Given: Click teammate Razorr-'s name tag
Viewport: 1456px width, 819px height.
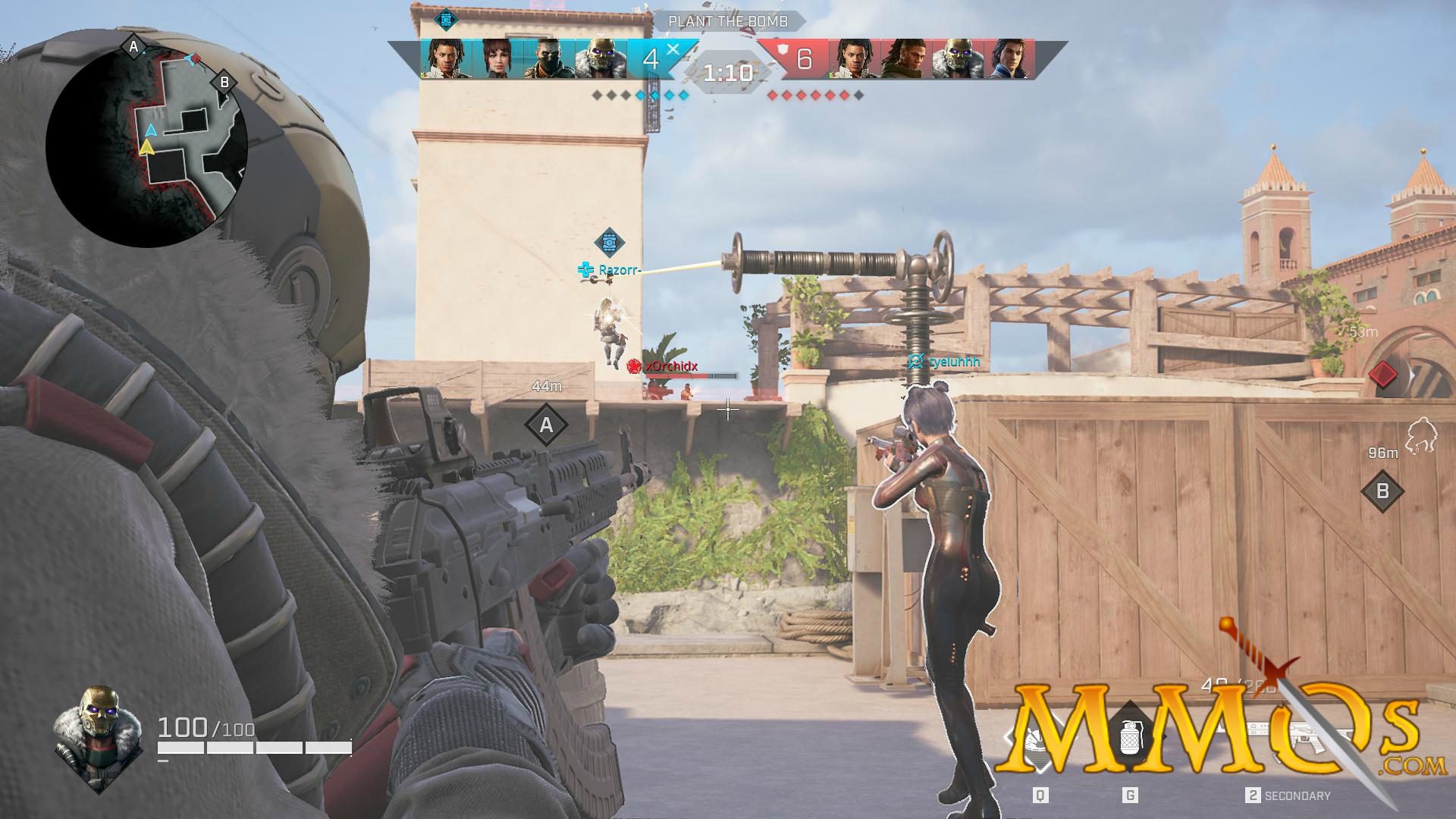Looking at the screenshot, I should pyautogui.click(x=619, y=270).
